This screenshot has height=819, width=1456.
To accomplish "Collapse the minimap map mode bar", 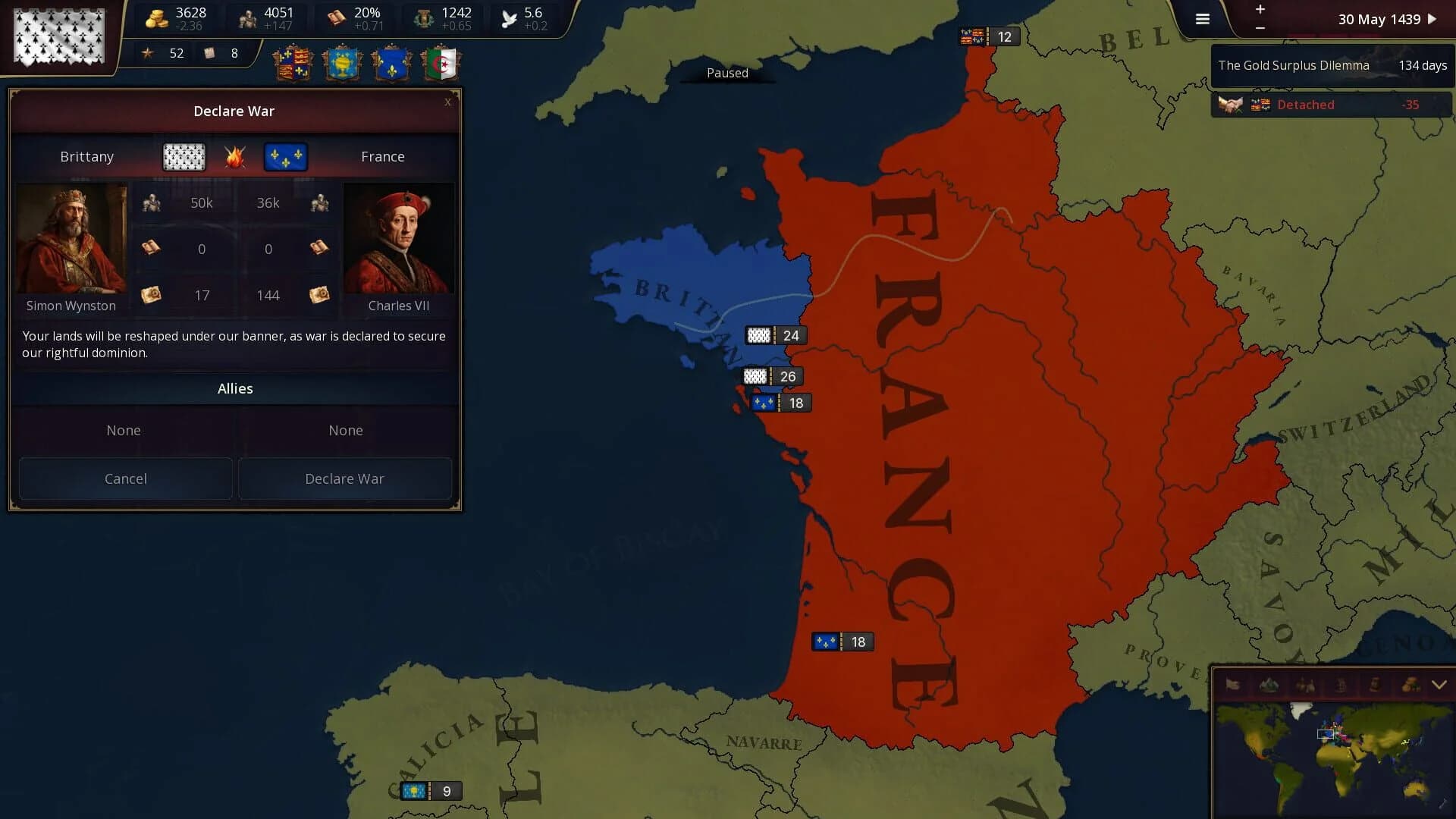I will [1439, 683].
